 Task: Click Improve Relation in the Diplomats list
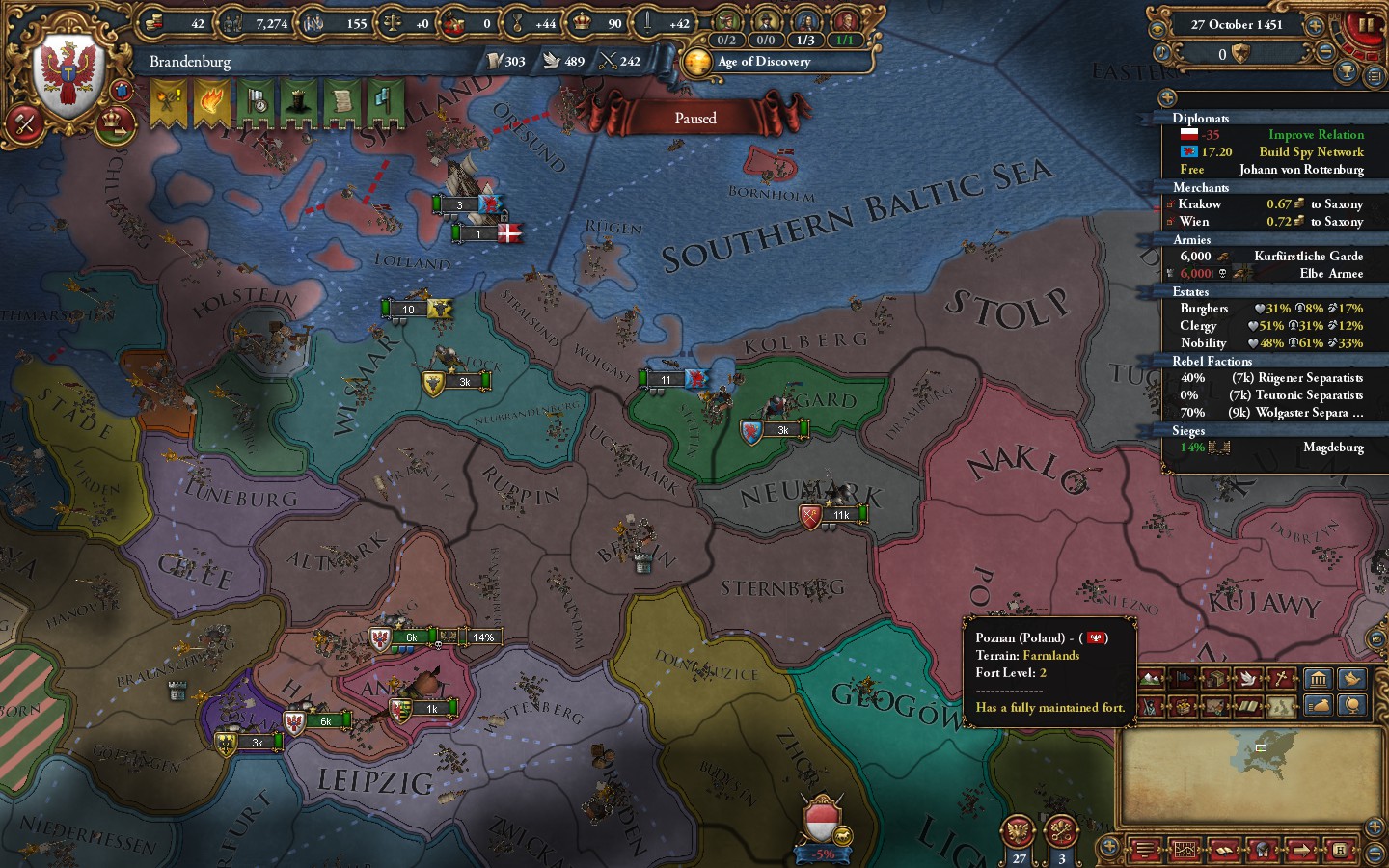point(1316,135)
